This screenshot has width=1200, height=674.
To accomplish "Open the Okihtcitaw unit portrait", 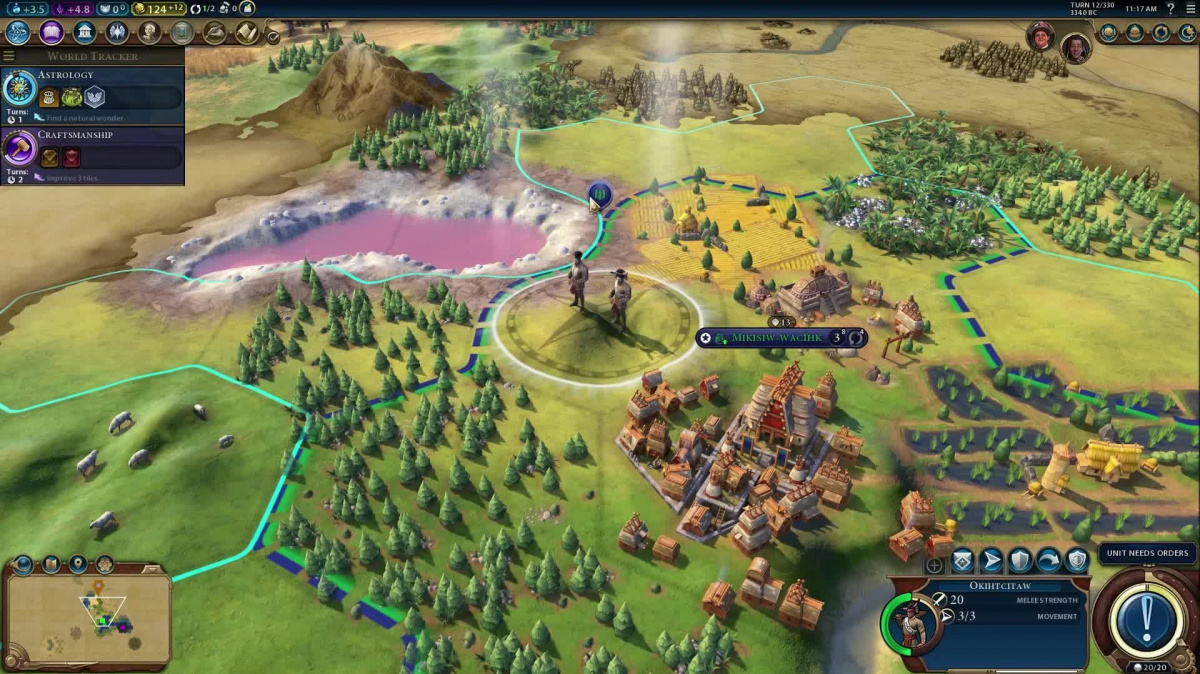I will (910, 621).
